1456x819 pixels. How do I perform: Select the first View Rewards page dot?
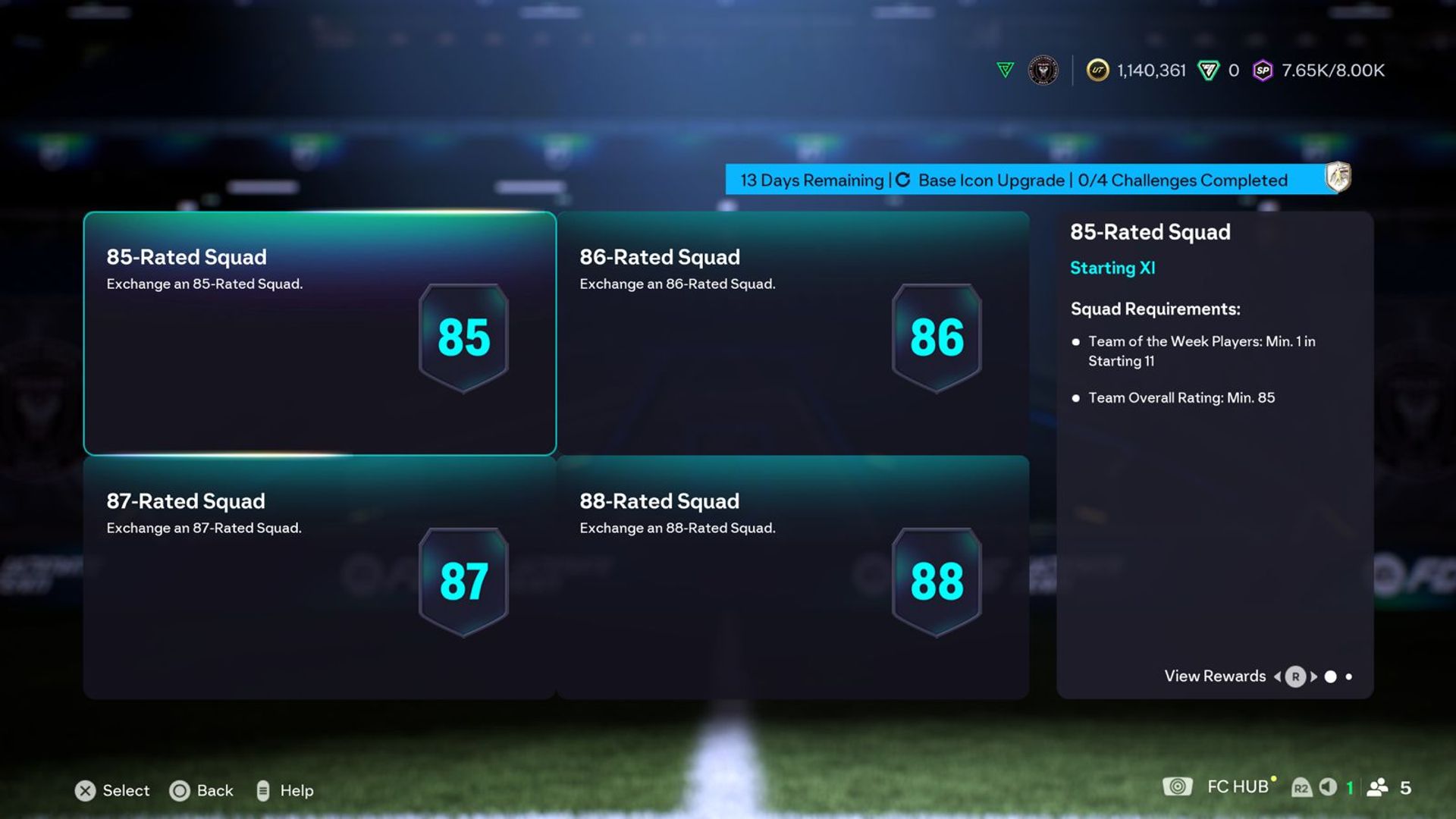(x=1331, y=677)
